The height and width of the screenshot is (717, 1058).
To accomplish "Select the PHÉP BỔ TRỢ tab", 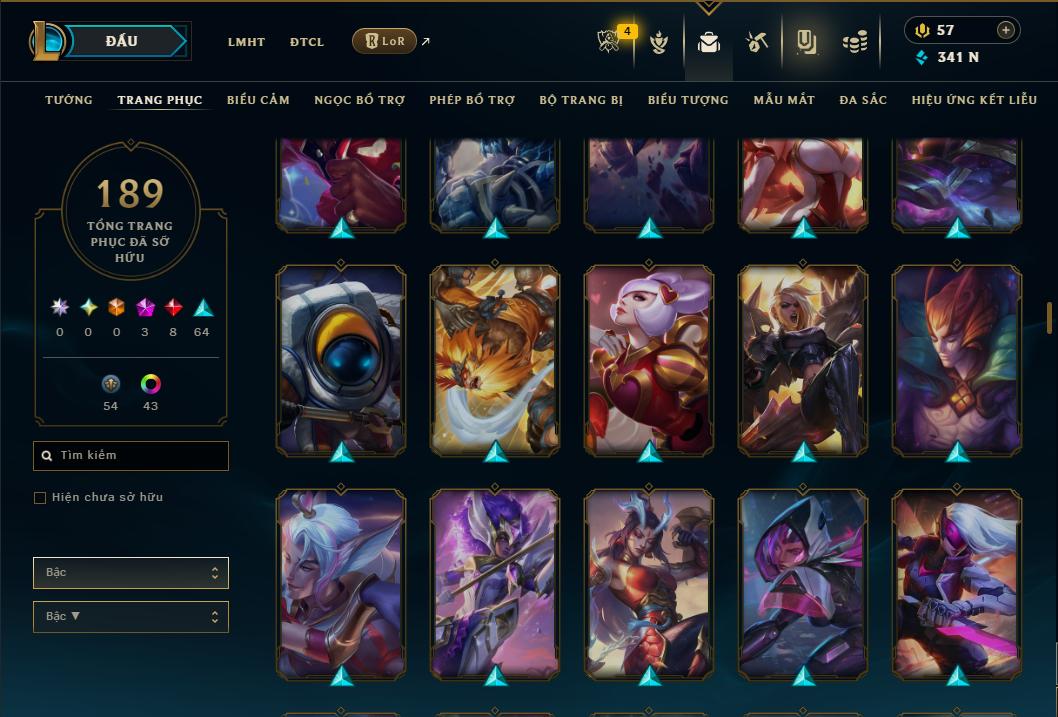I will click(472, 100).
